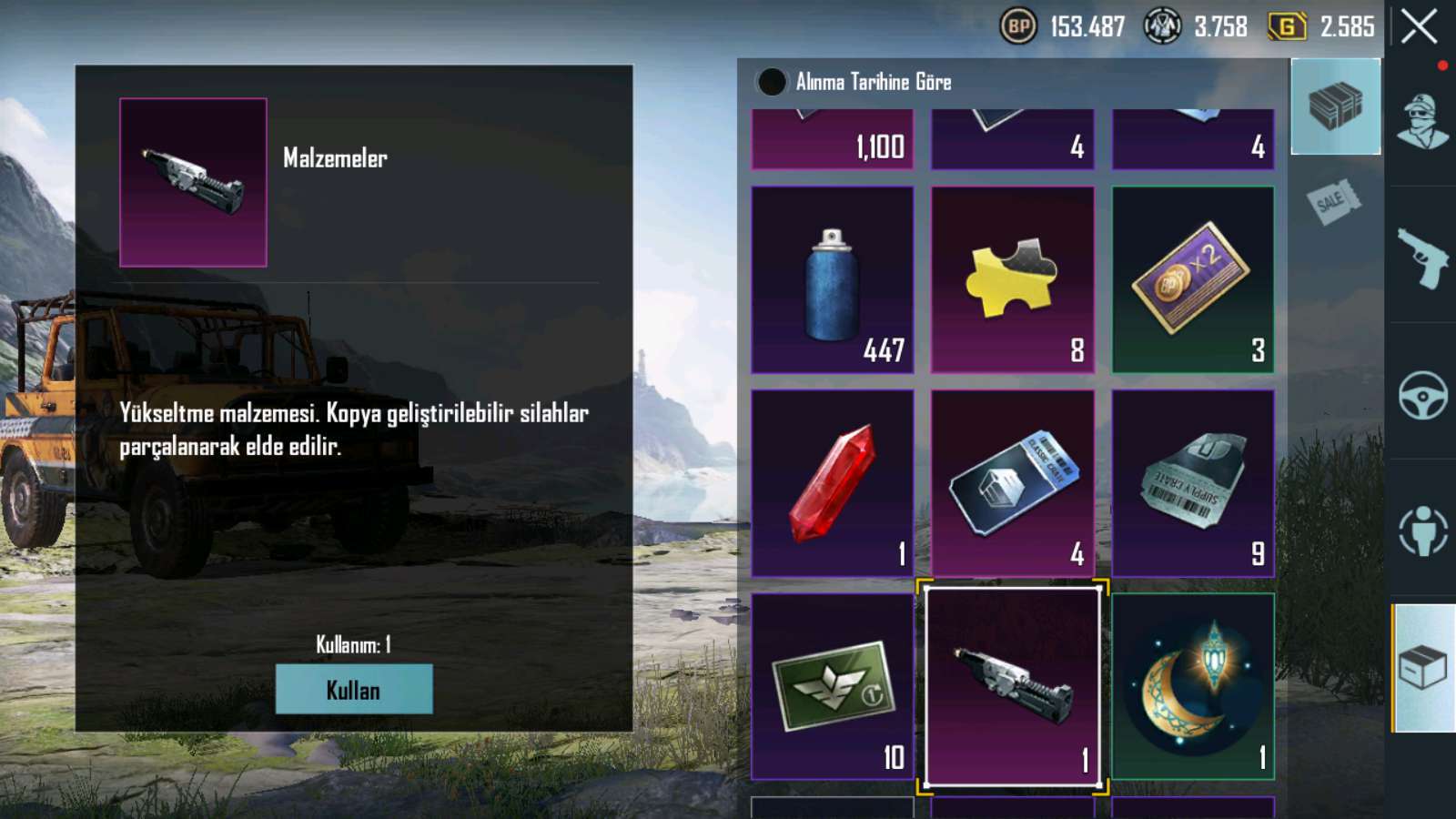Select the classic crate coupon item

point(1012,483)
